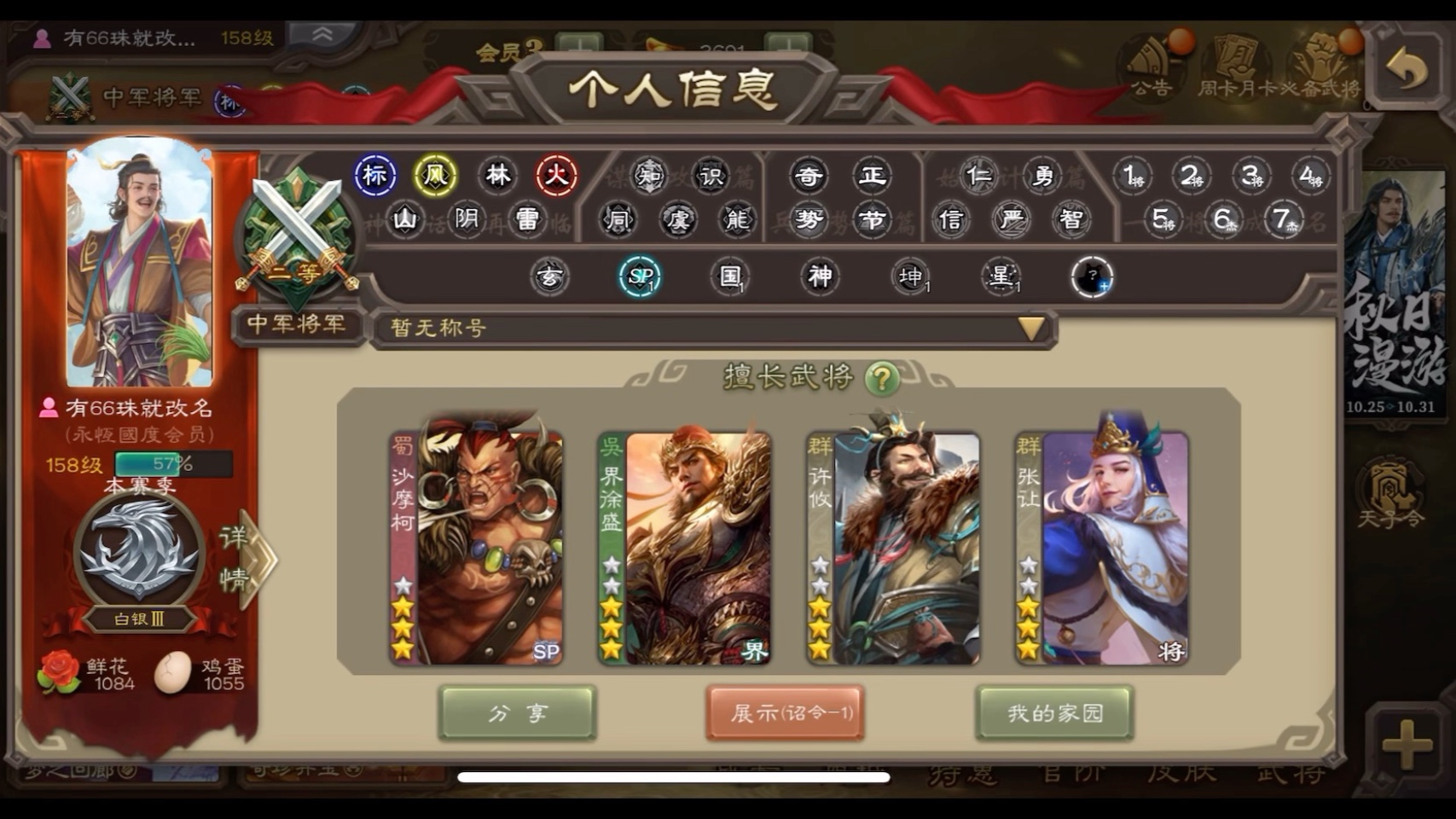Open the 擅长武将 help question mark

coord(882,378)
